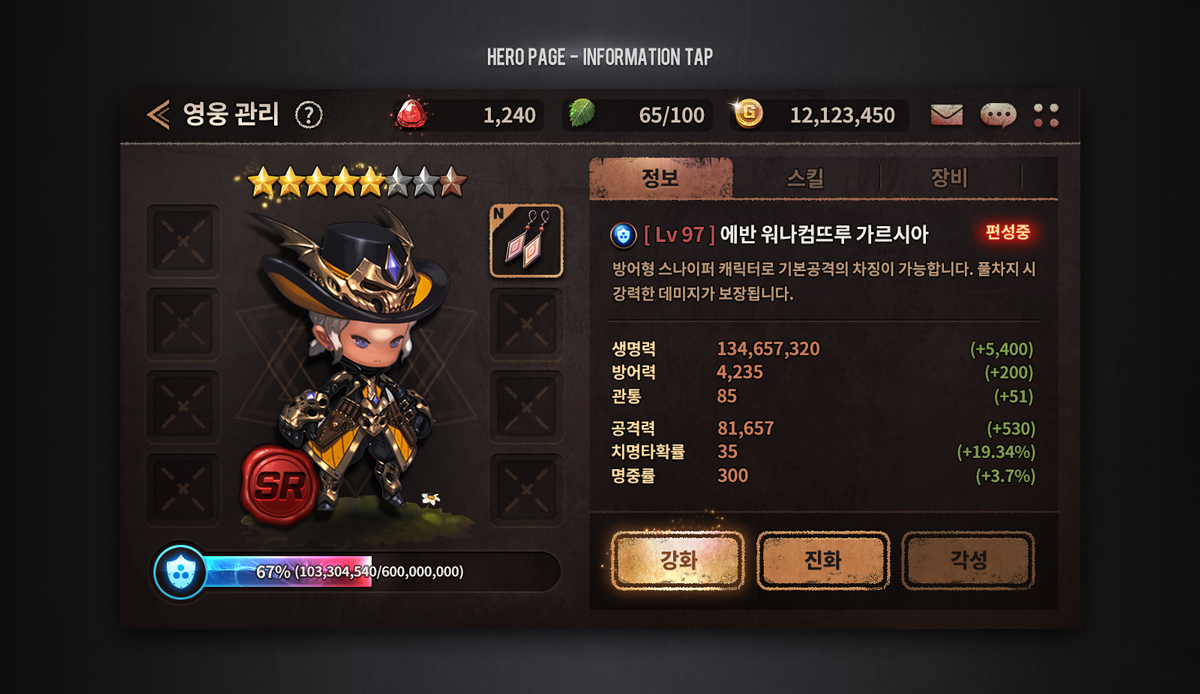Switch to the 장비 equipment tab
1200x694 pixels.
949,179
